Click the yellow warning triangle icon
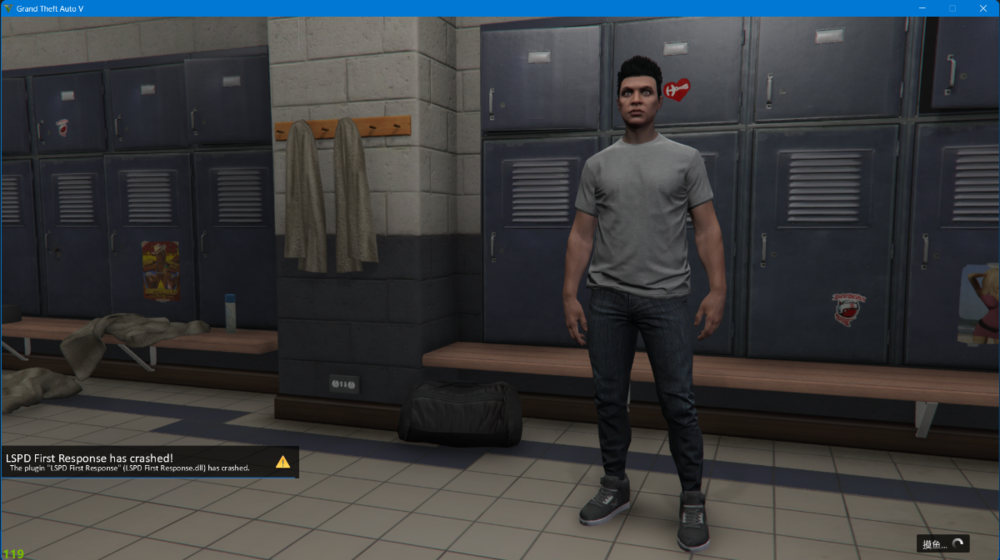This screenshot has height=560, width=1000. tap(283, 462)
